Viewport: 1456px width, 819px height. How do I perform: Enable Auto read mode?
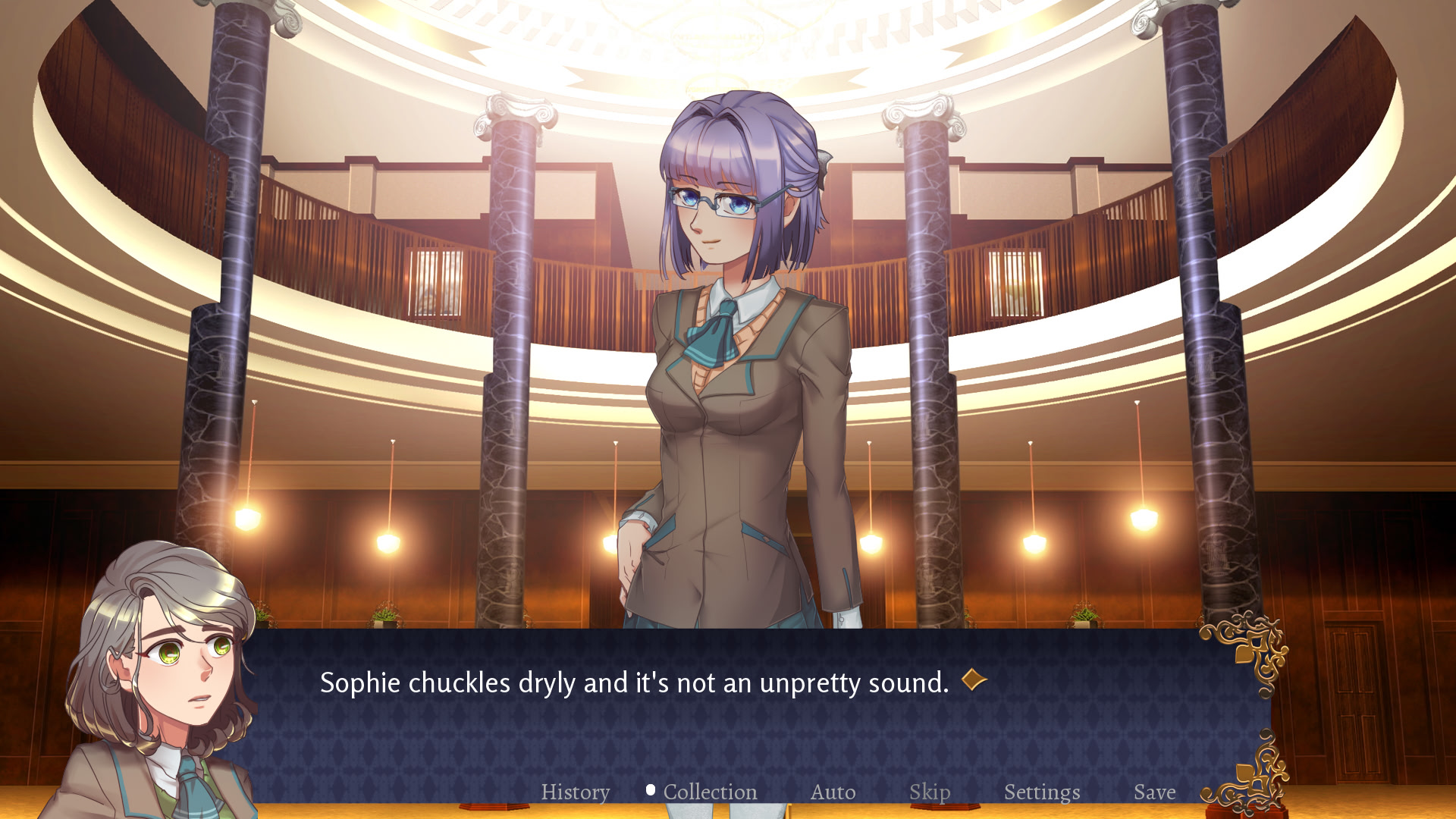pyautogui.click(x=833, y=792)
